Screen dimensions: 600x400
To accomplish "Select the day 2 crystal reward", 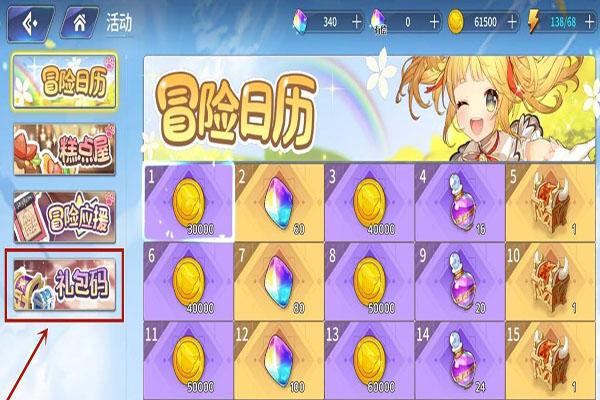I will pyautogui.click(x=278, y=200).
